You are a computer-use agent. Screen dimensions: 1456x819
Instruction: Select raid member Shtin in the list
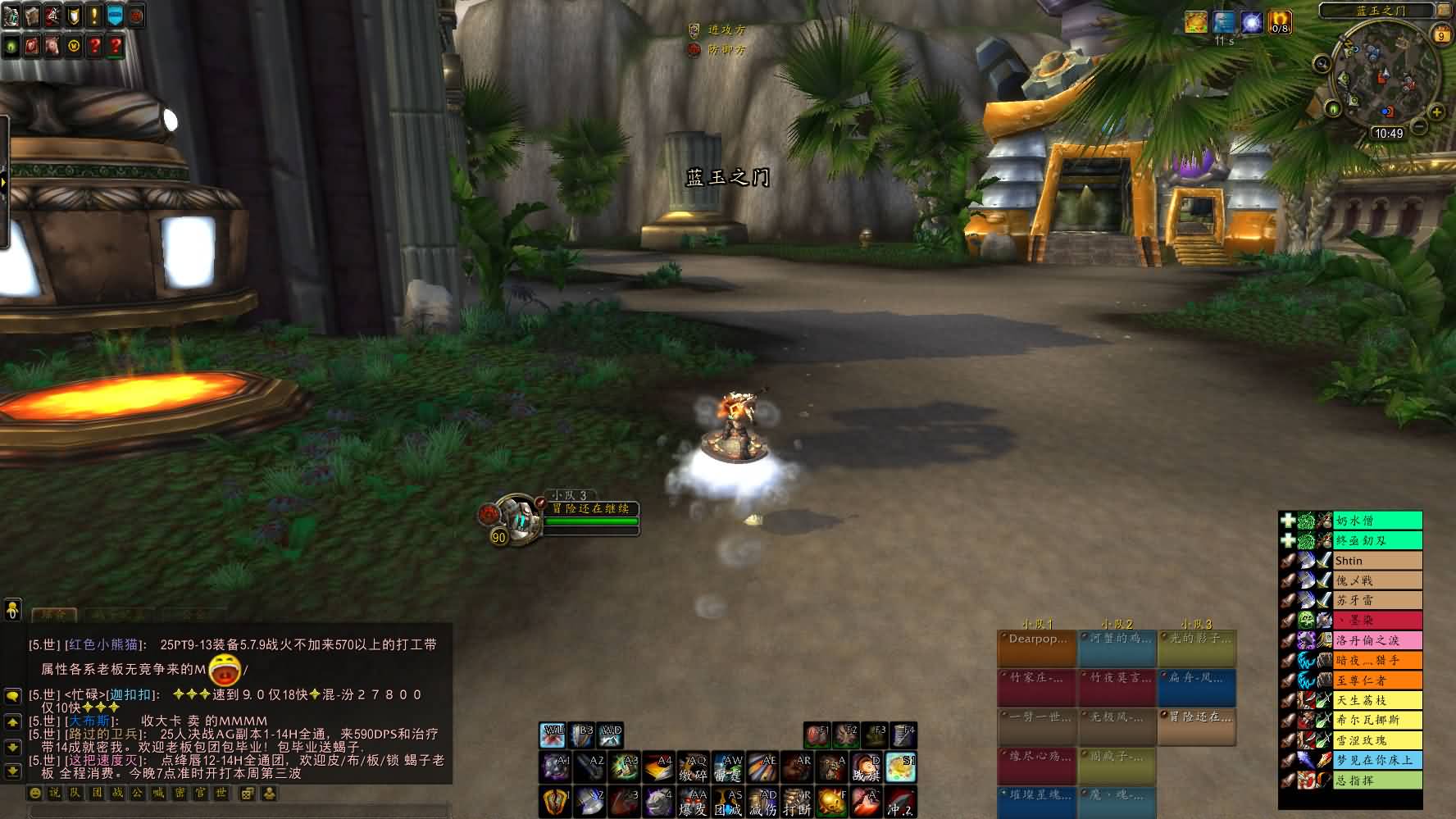coord(1377,561)
